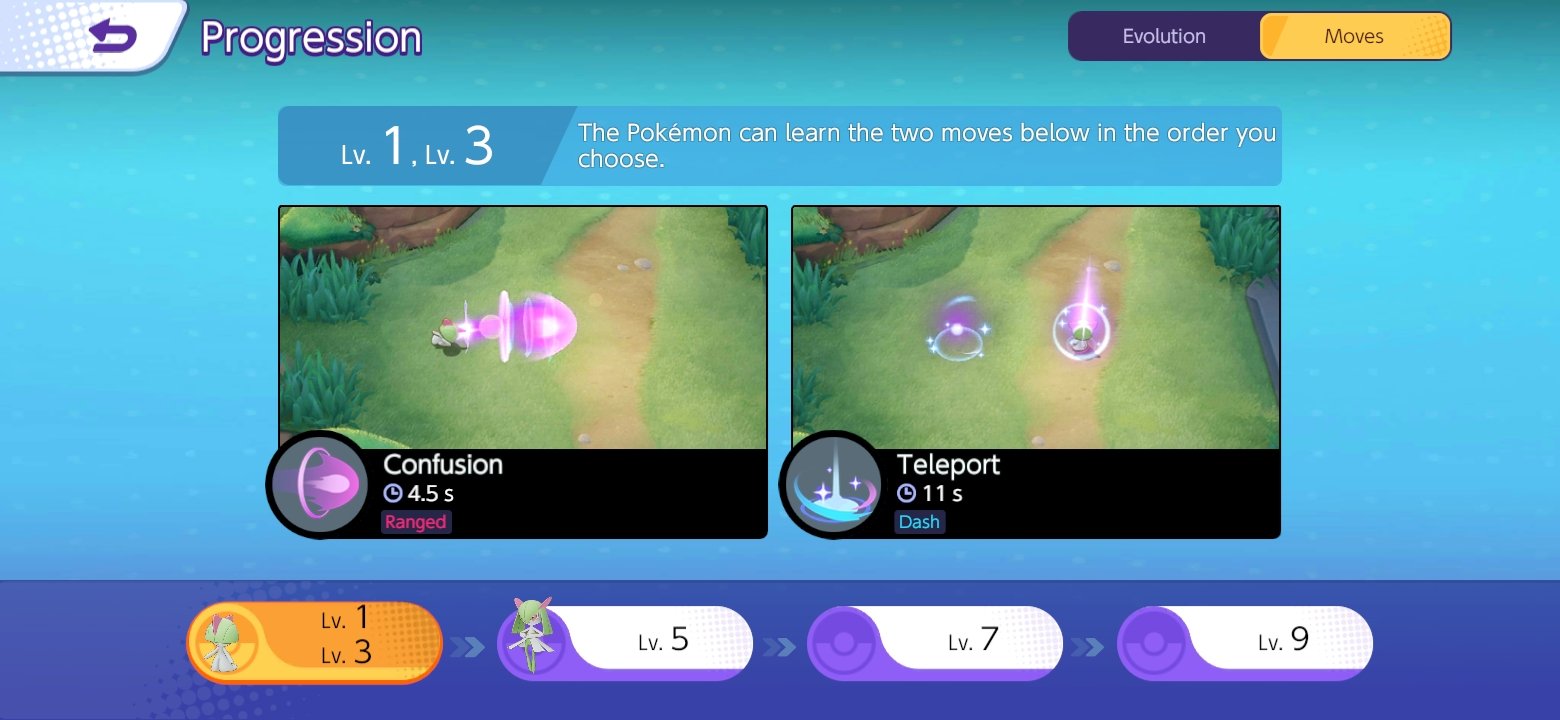Click the chevrons between Lv. 5 and Lv. 7 nodes
Screen dimensions: 1560x720
pos(780,645)
